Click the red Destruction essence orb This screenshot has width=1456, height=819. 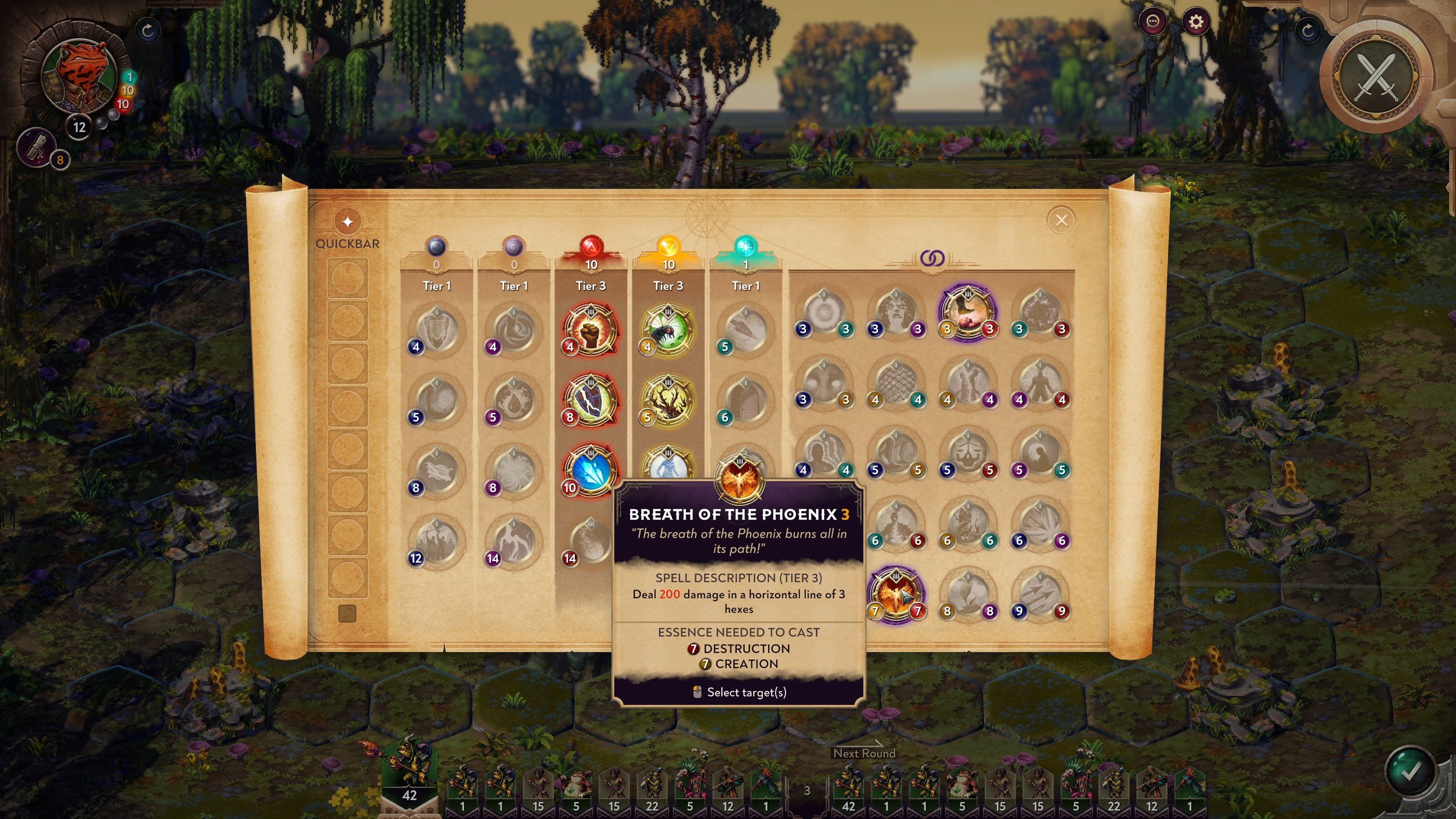pos(591,247)
